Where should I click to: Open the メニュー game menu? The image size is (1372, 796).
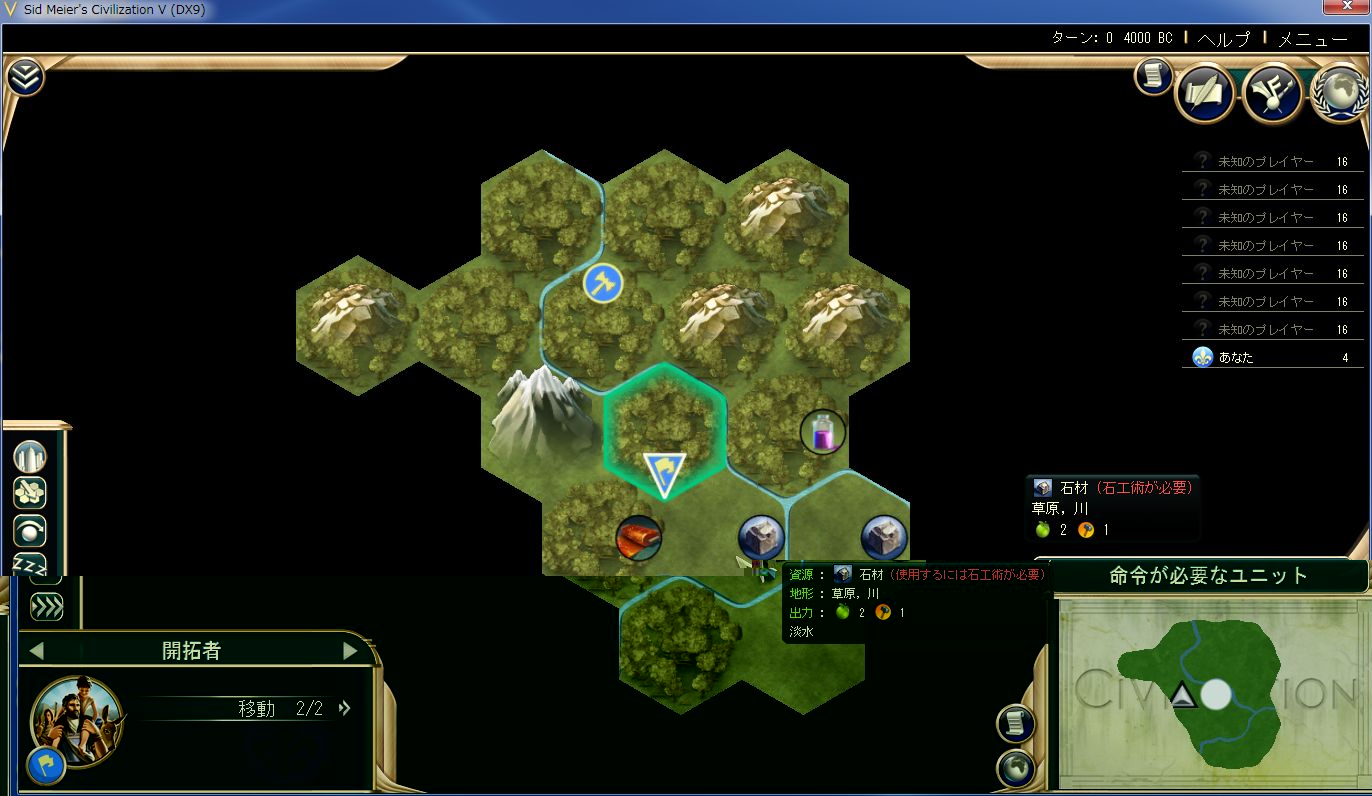[x=1312, y=39]
